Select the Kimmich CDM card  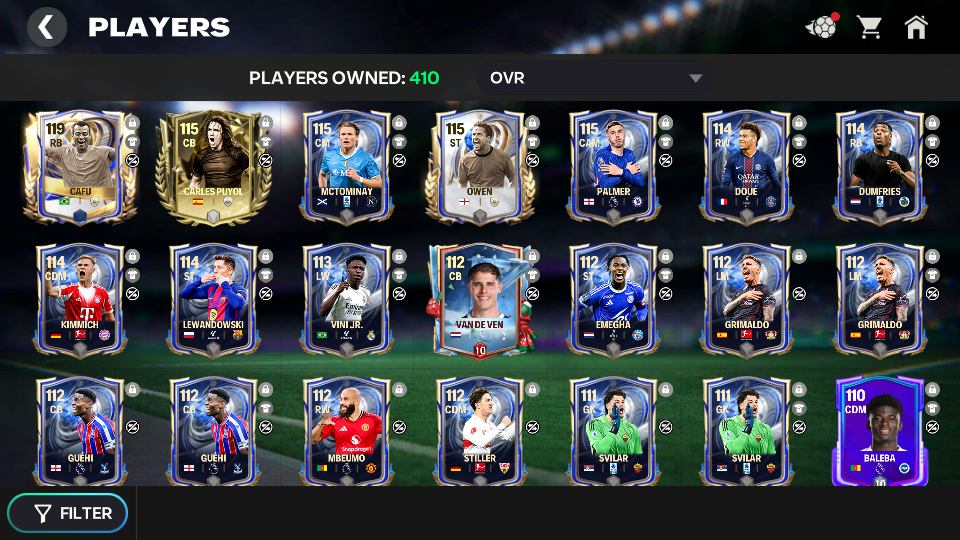(x=80, y=298)
